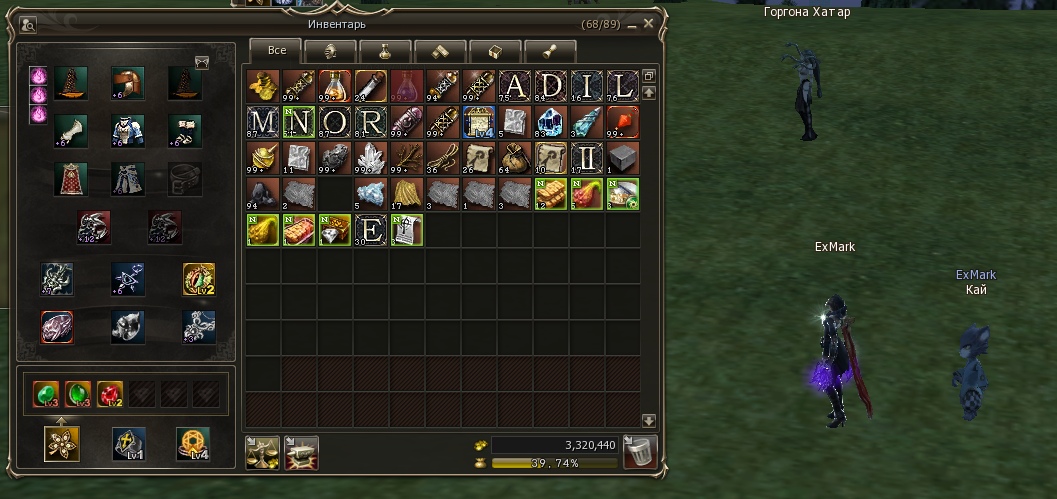
Task: Show the potion consumables tab
Action: (x=385, y=51)
